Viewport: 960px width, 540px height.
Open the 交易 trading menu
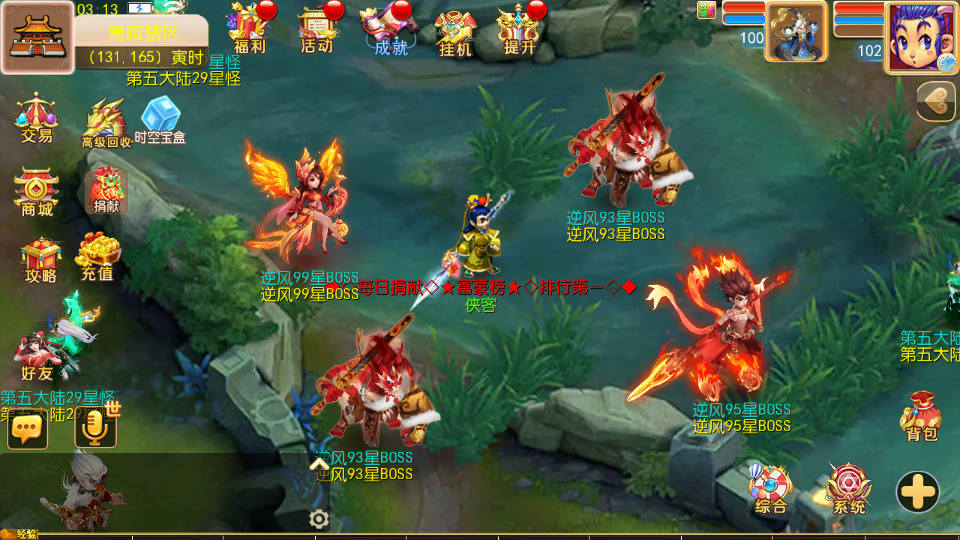[36, 118]
